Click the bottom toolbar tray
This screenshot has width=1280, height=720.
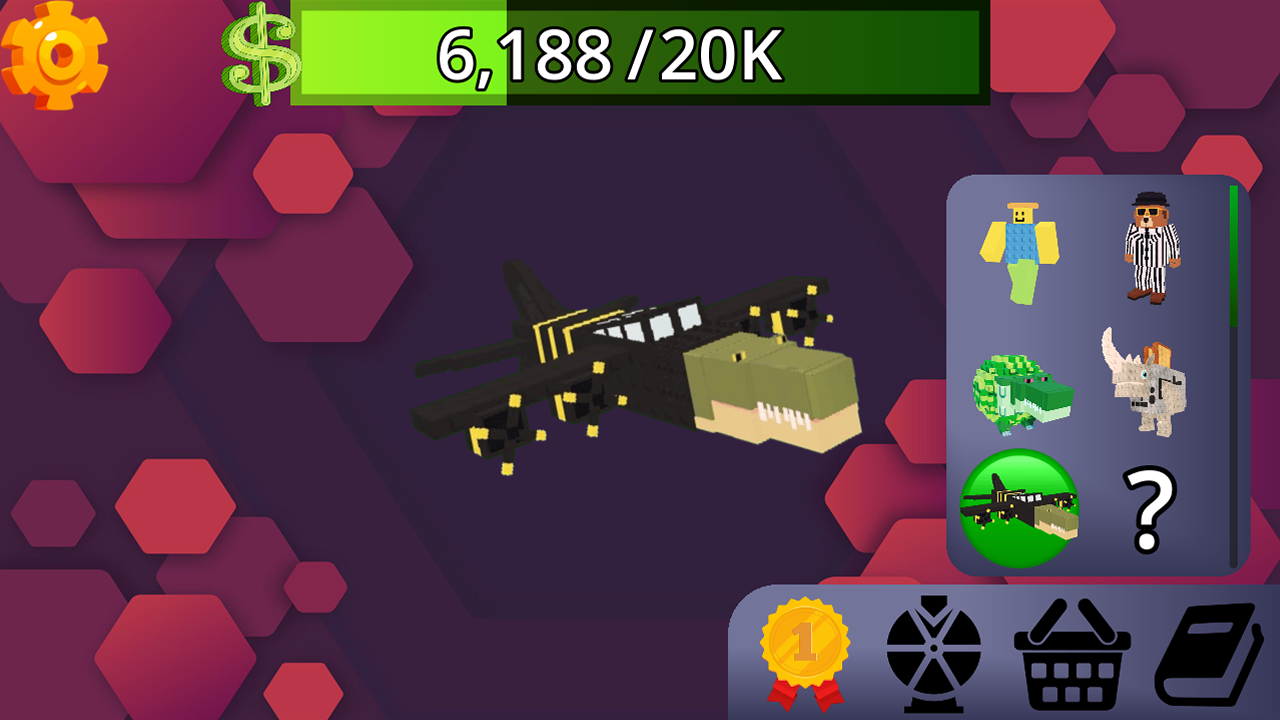coord(1000,700)
